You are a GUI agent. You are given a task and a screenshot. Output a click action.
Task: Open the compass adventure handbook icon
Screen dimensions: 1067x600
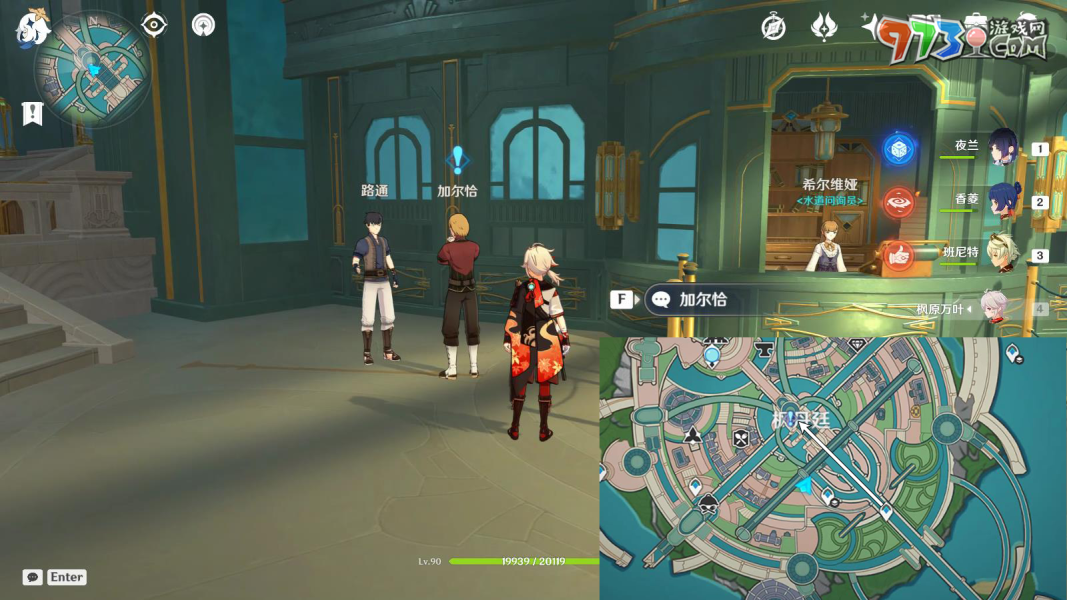tap(773, 28)
